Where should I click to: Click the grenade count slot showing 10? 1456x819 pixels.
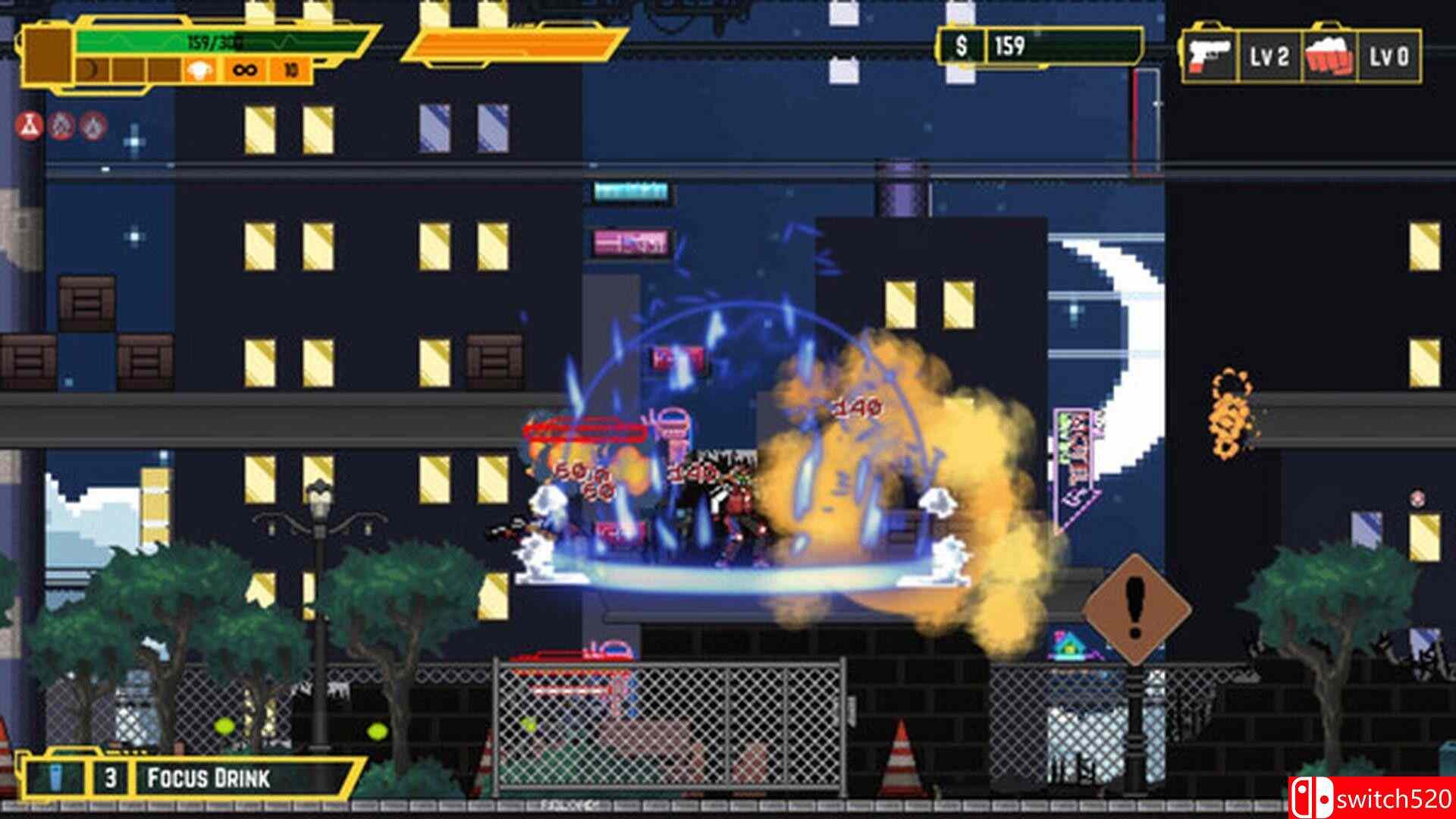coord(290,69)
